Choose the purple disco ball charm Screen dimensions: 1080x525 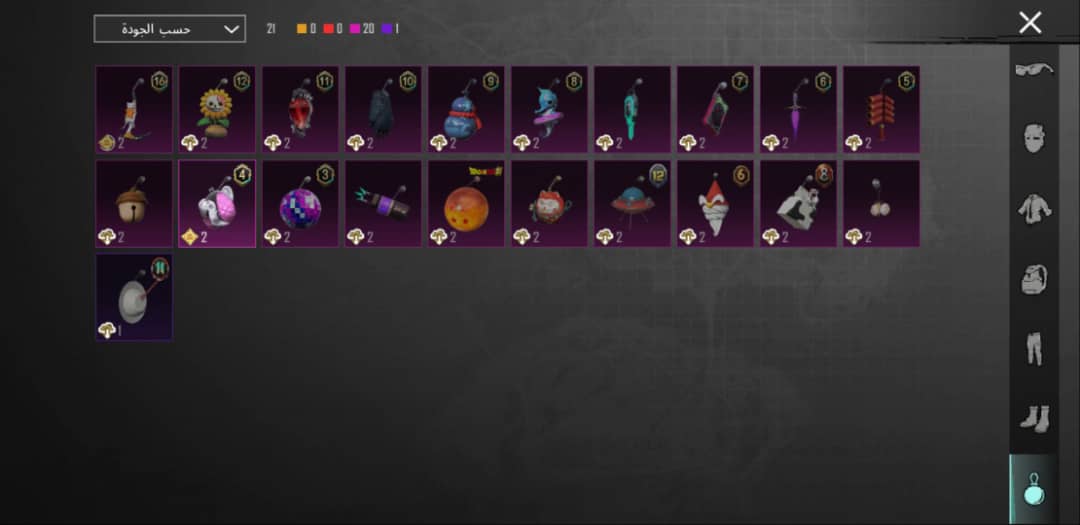(300, 204)
